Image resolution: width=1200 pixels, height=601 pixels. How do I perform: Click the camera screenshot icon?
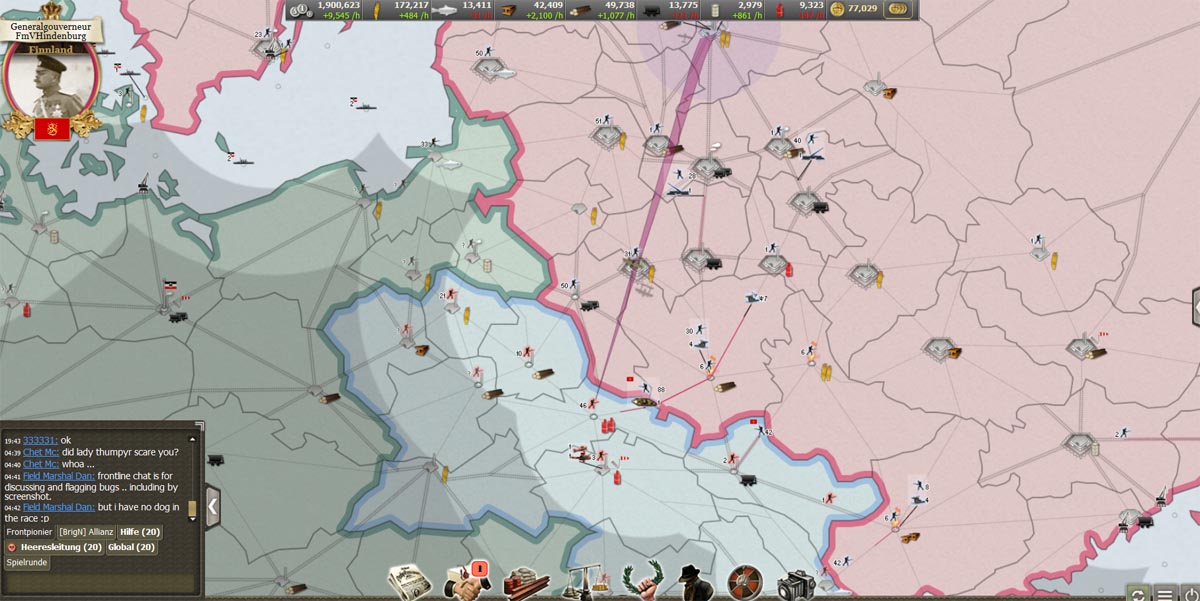(797, 584)
